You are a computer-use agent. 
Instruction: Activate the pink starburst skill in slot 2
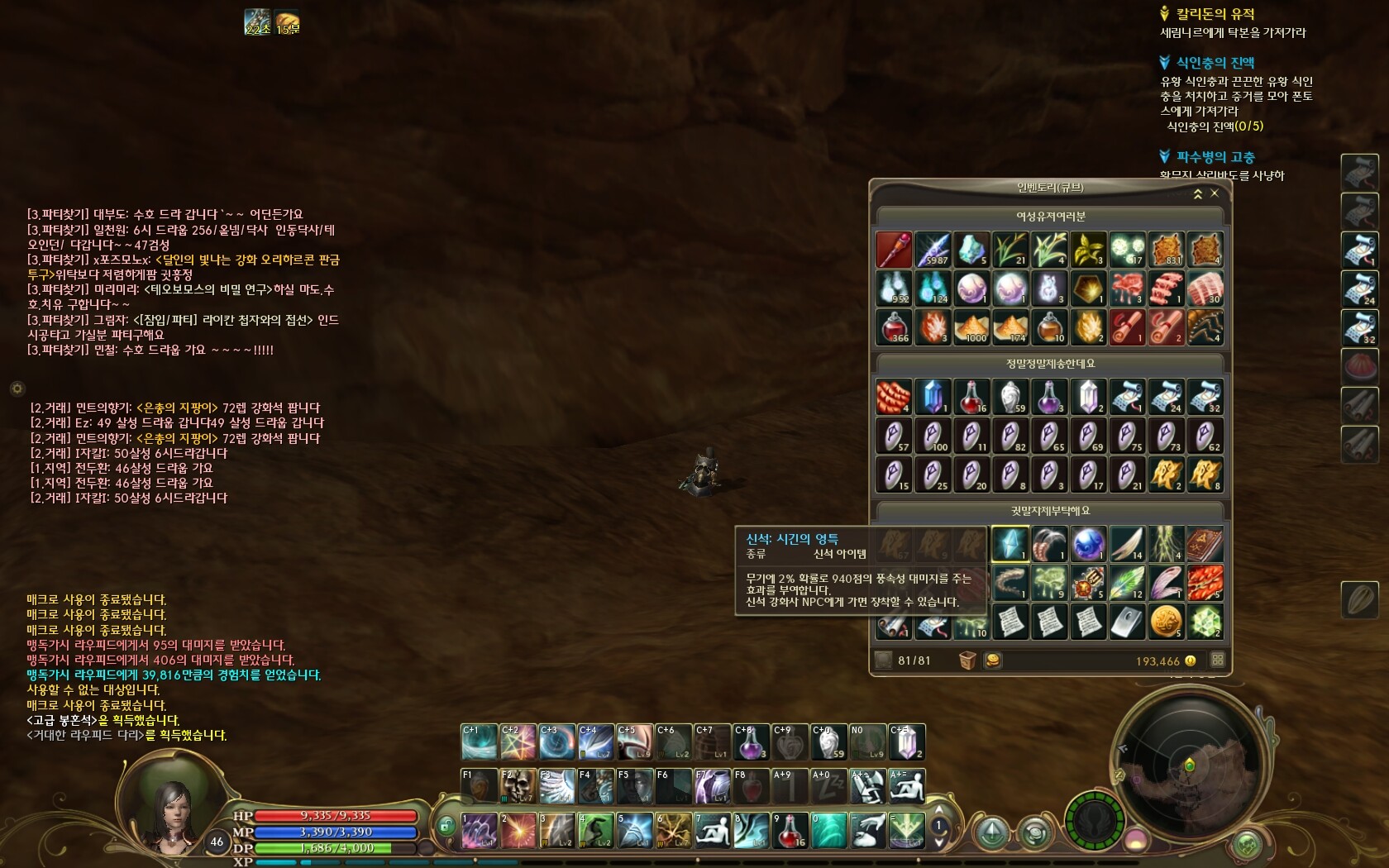point(518,831)
